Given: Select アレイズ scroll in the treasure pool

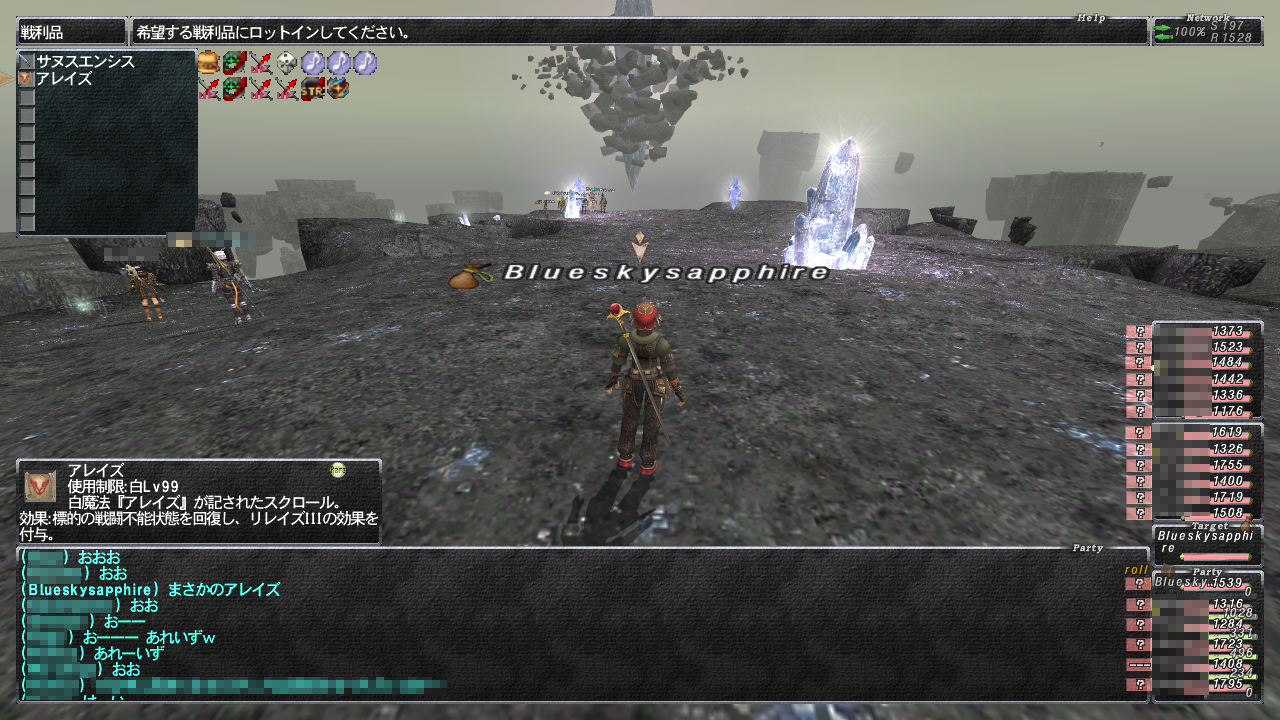Looking at the screenshot, I should [64, 78].
